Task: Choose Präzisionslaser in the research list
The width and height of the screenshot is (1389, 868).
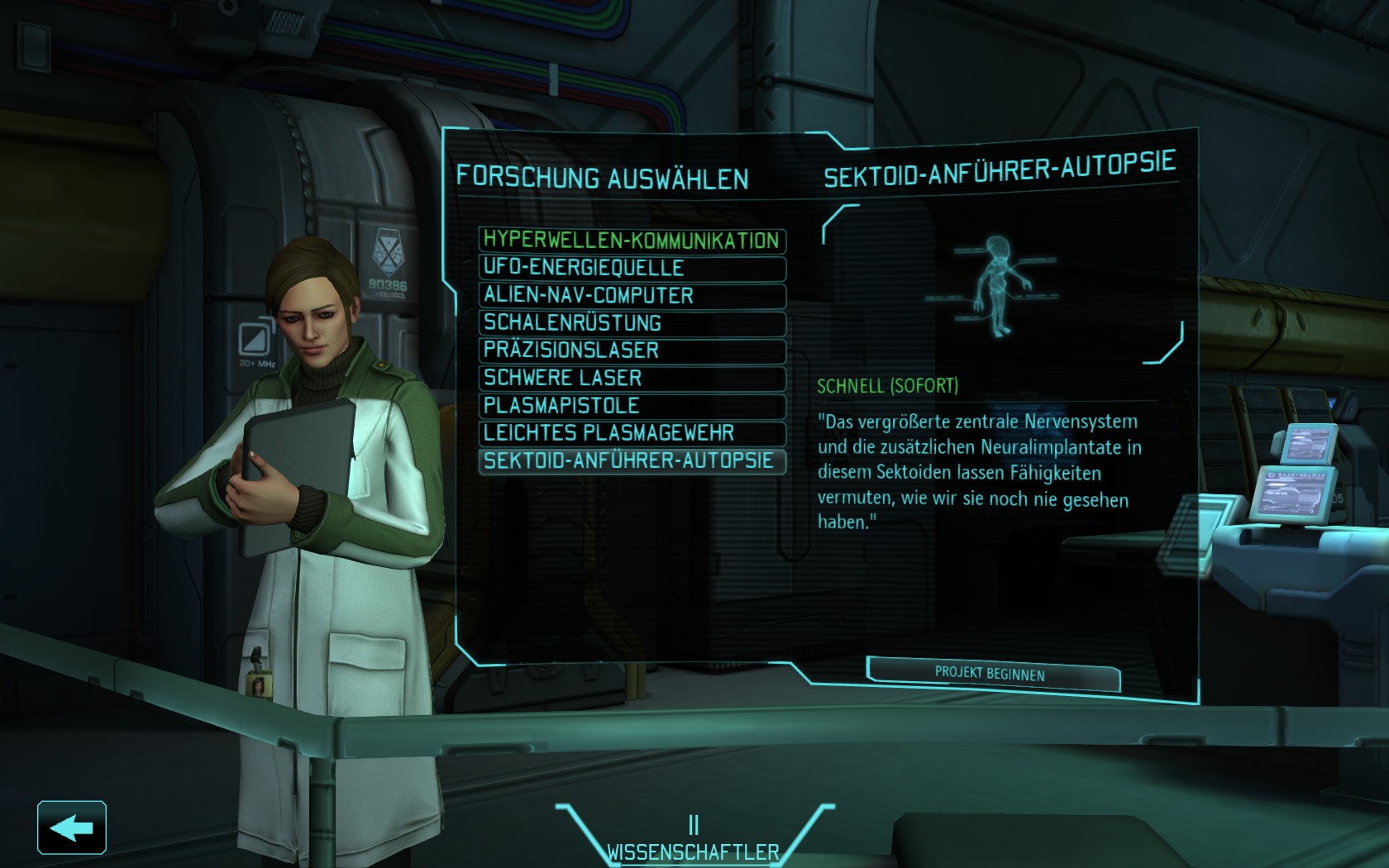Action: [632, 351]
